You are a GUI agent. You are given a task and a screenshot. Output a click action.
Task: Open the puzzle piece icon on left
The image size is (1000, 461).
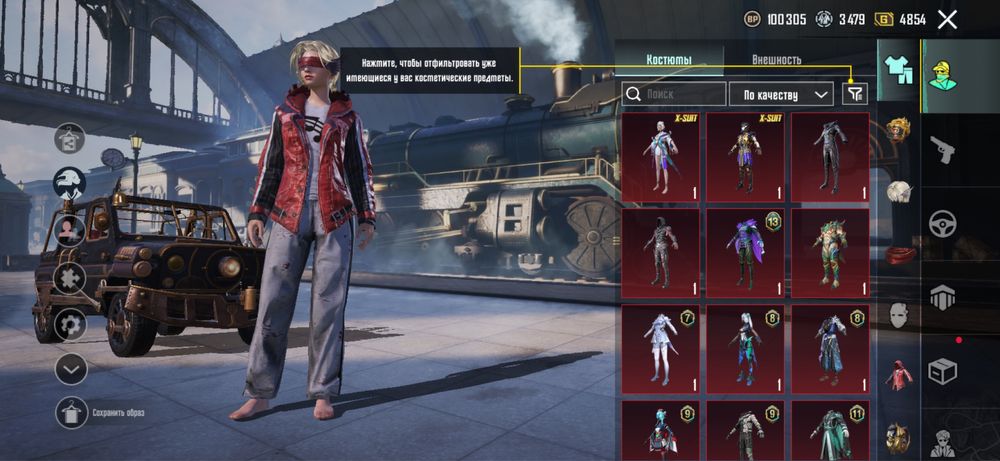tap(70, 277)
